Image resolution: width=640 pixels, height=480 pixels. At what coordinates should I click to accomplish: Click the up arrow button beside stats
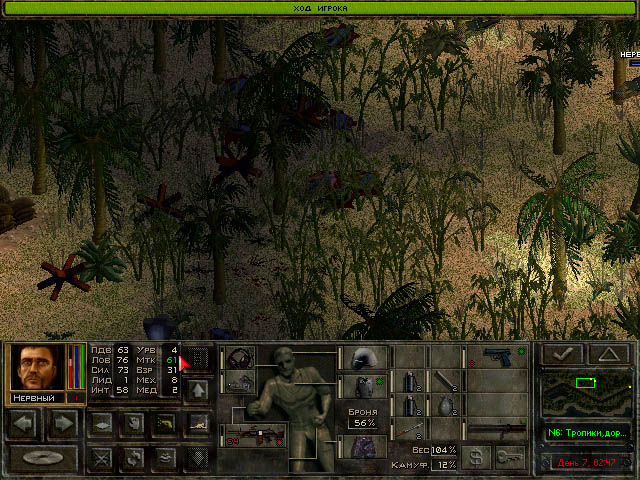coord(197,388)
